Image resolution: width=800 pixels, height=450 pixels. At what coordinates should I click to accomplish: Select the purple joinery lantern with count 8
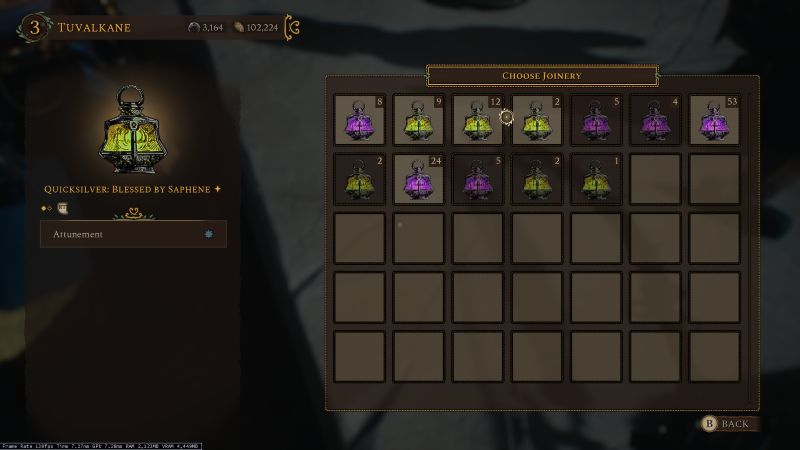[359, 120]
